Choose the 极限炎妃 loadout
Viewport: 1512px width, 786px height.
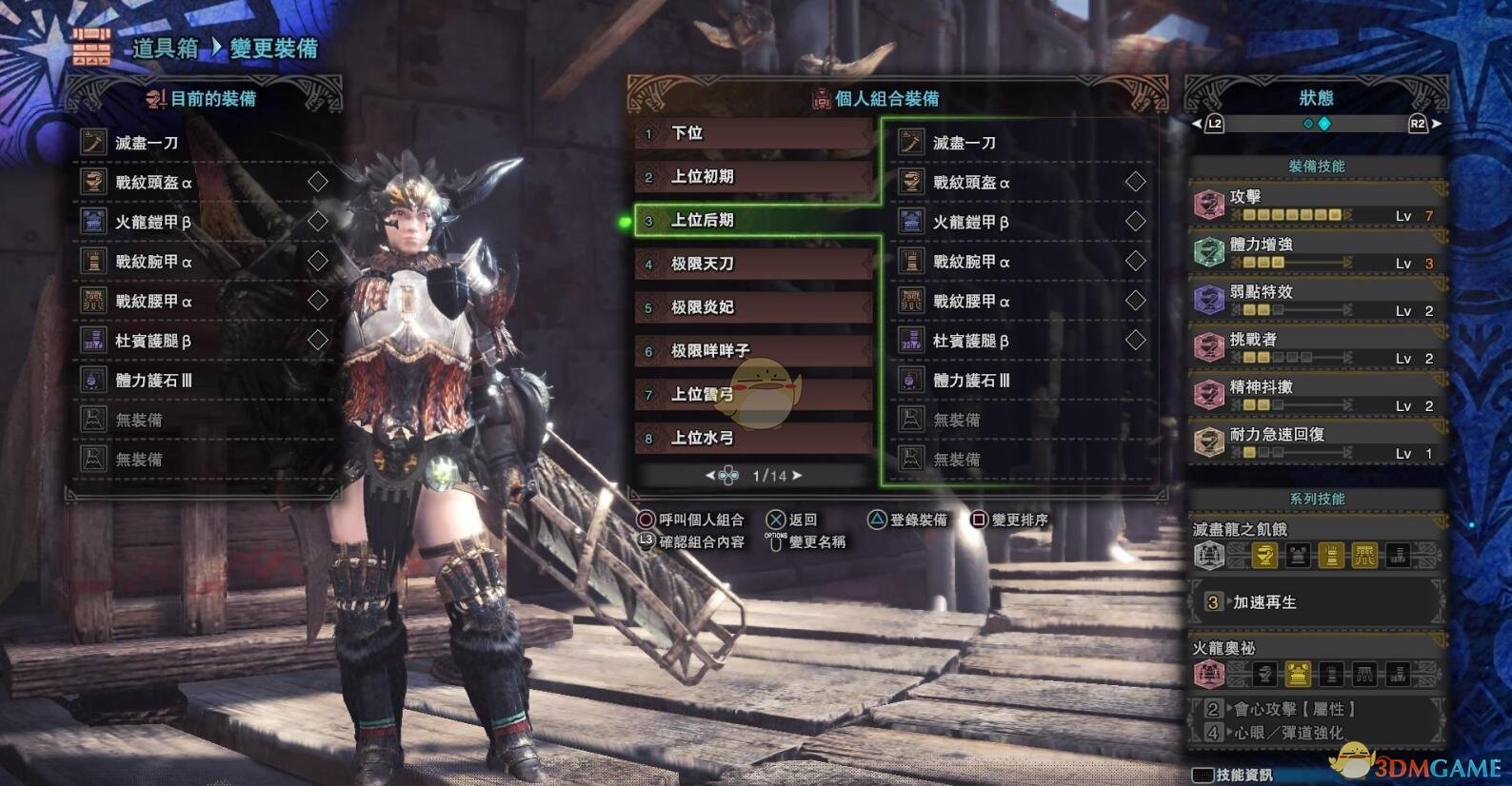[752, 307]
